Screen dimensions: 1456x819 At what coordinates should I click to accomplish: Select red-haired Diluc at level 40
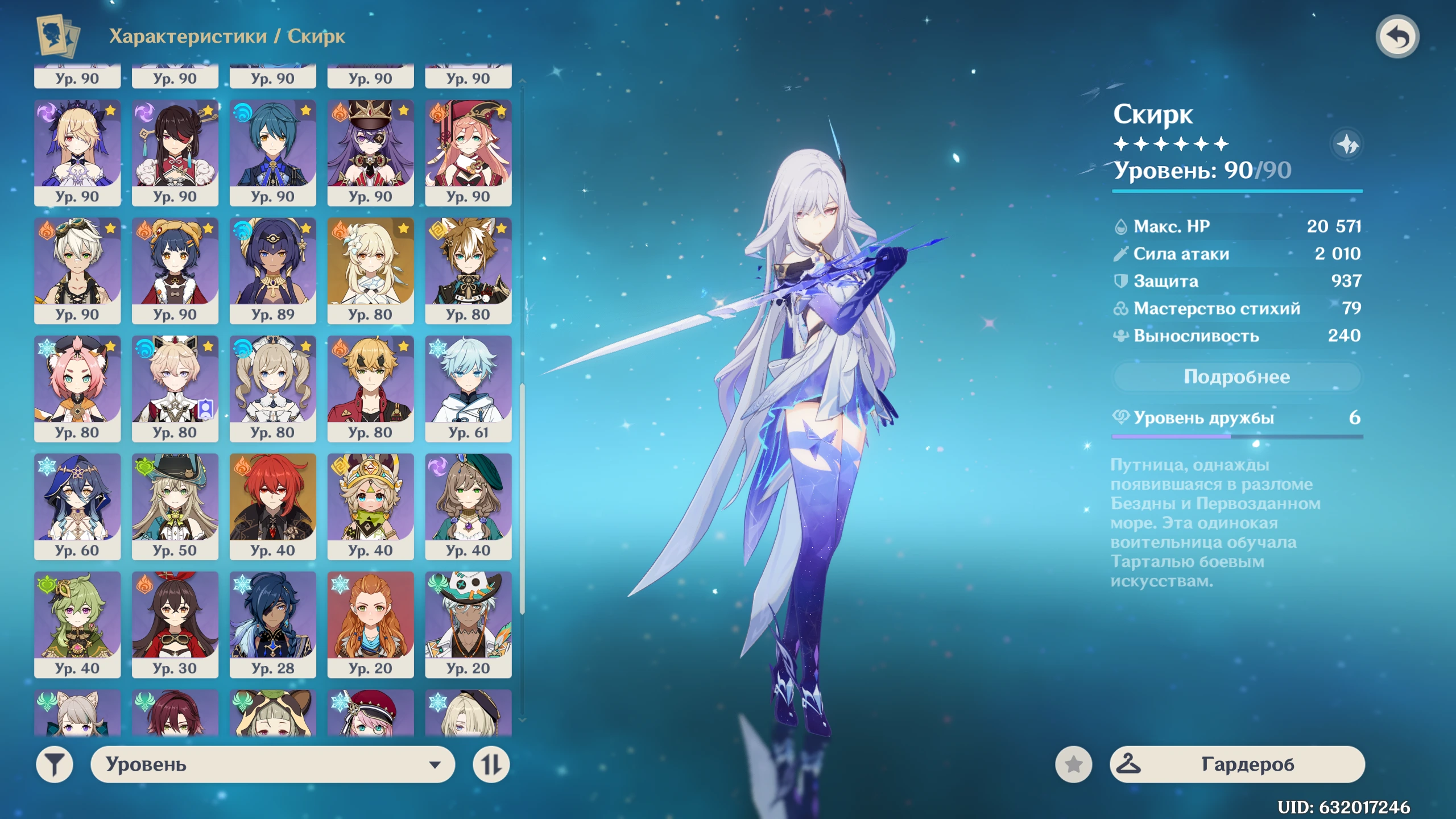point(273,506)
